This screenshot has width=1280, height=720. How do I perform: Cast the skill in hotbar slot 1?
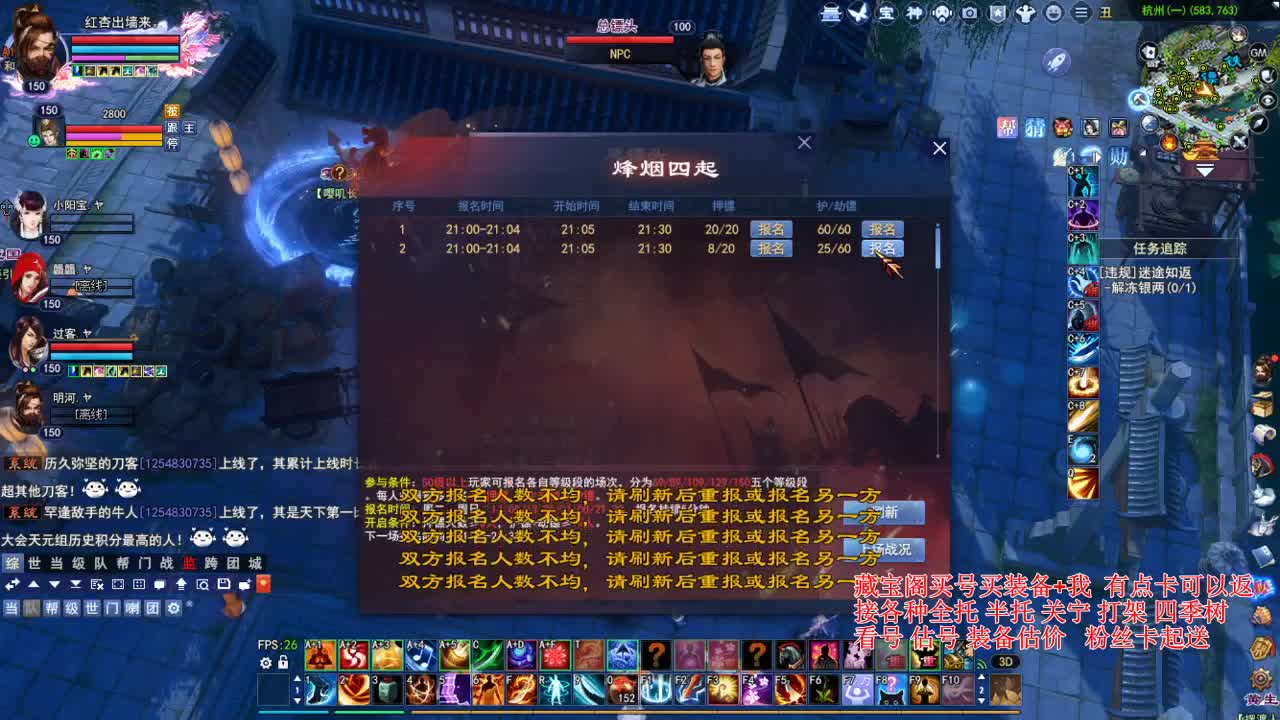coord(319,689)
